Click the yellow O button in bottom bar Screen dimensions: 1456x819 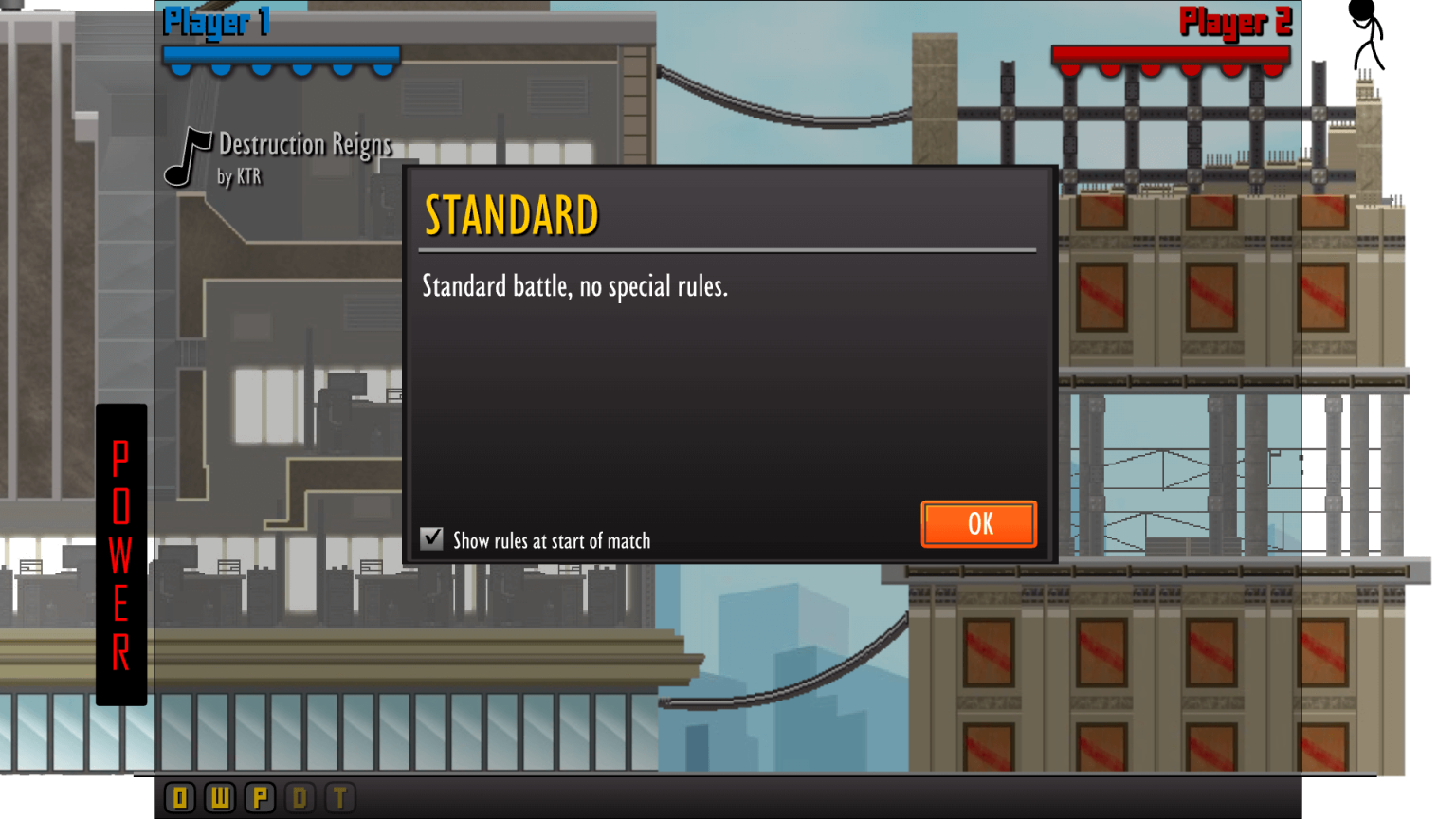pyautogui.click(x=180, y=798)
